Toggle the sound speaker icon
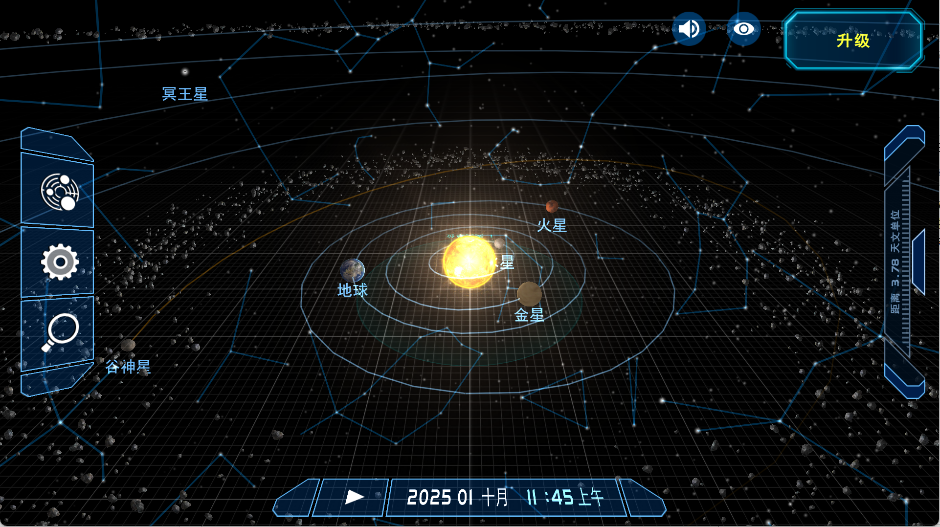The width and height of the screenshot is (940, 527). coord(689,29)
